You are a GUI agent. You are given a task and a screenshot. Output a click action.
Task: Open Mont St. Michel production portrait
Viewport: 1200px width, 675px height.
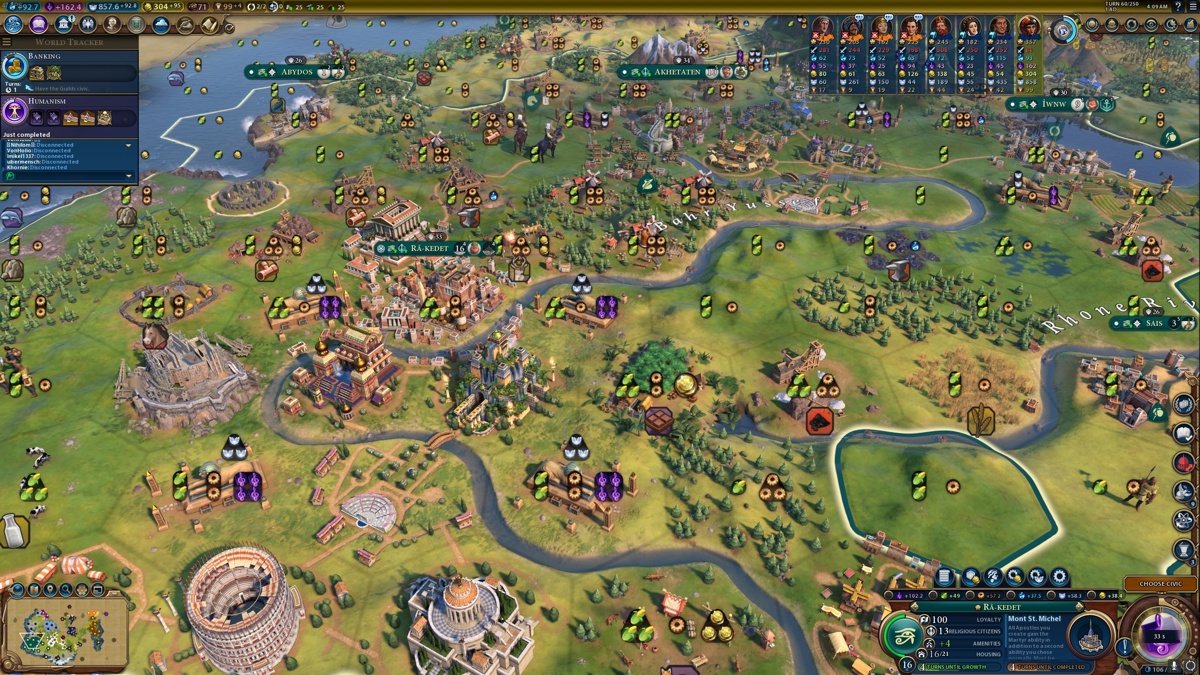(x=1088, y=635)
